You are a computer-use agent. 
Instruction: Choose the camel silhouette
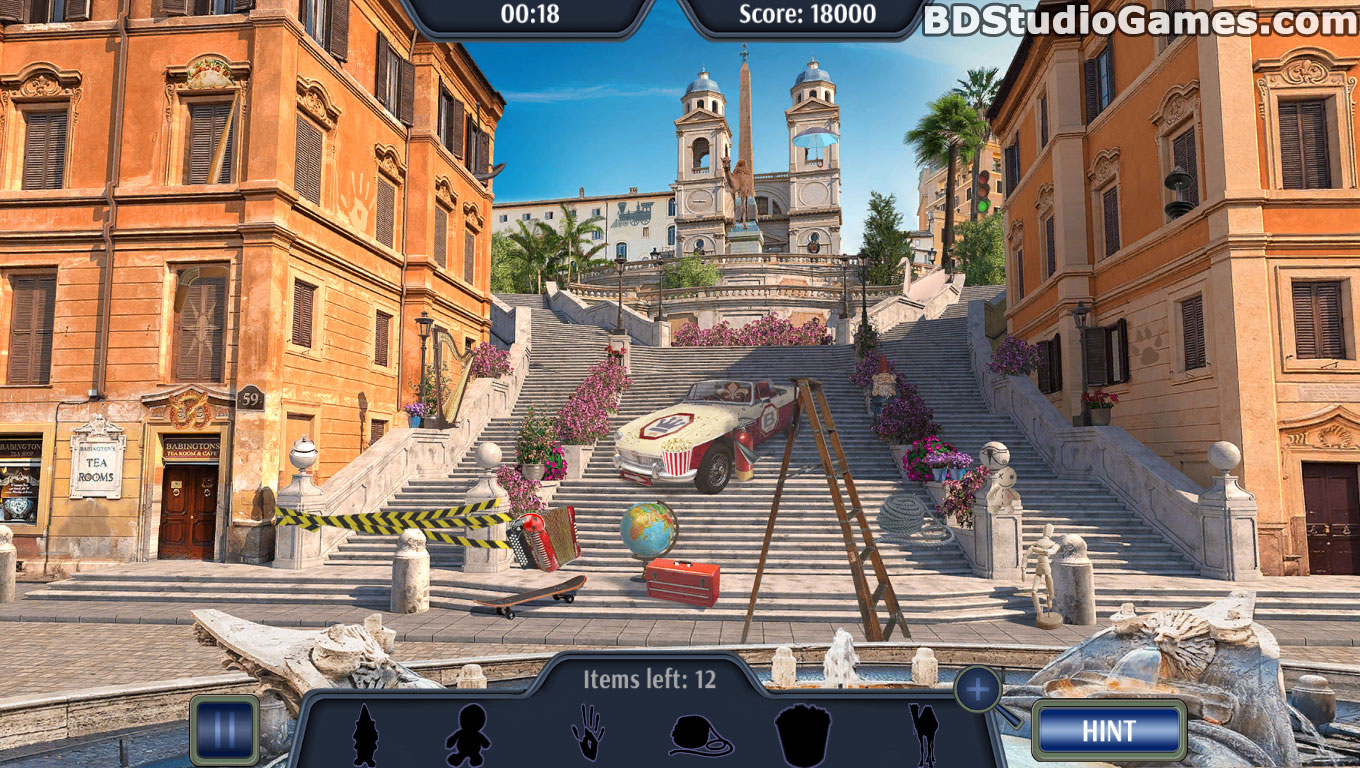923,735
